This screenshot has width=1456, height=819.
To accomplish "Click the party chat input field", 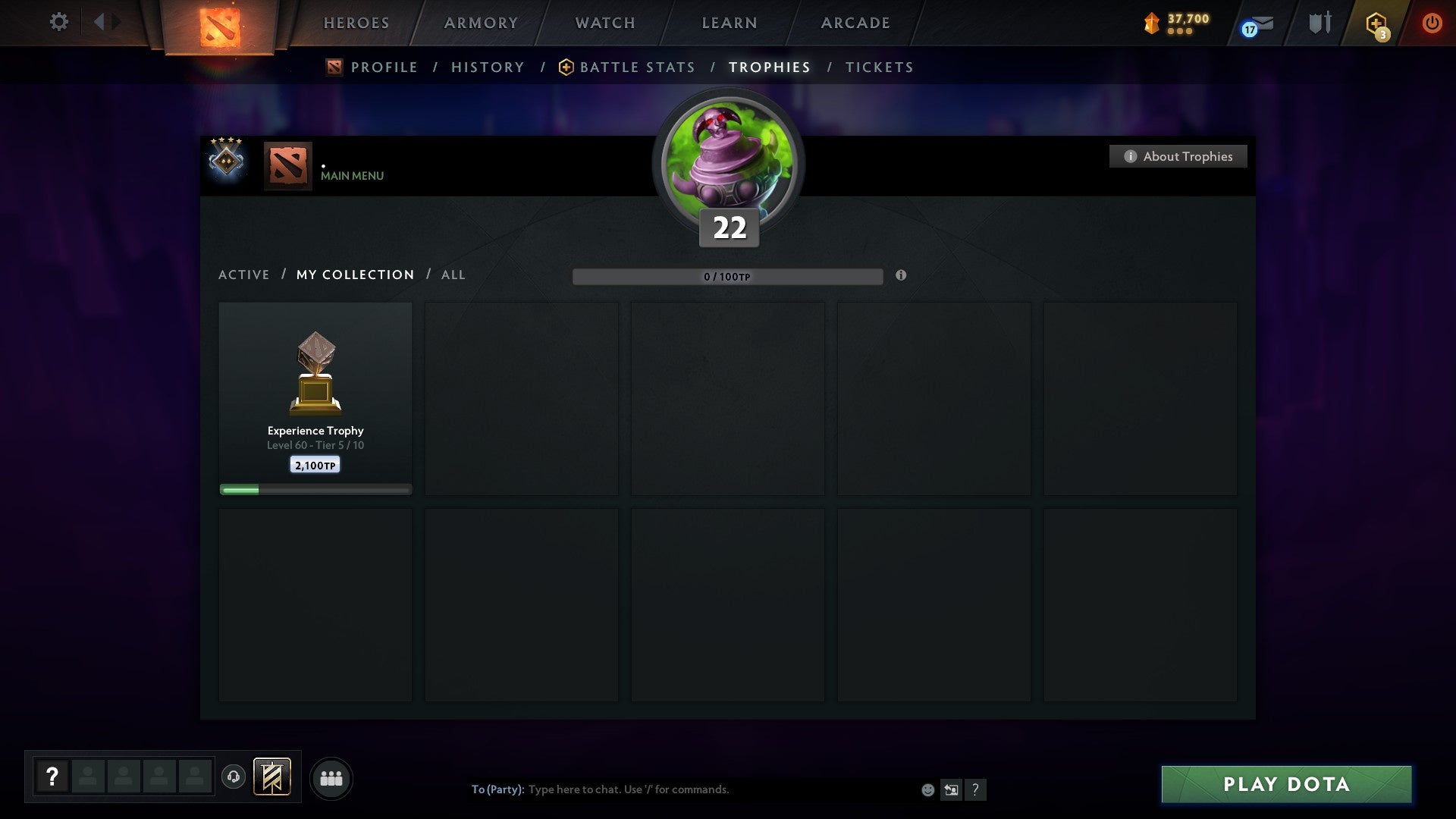I will (x=682, y=789).
